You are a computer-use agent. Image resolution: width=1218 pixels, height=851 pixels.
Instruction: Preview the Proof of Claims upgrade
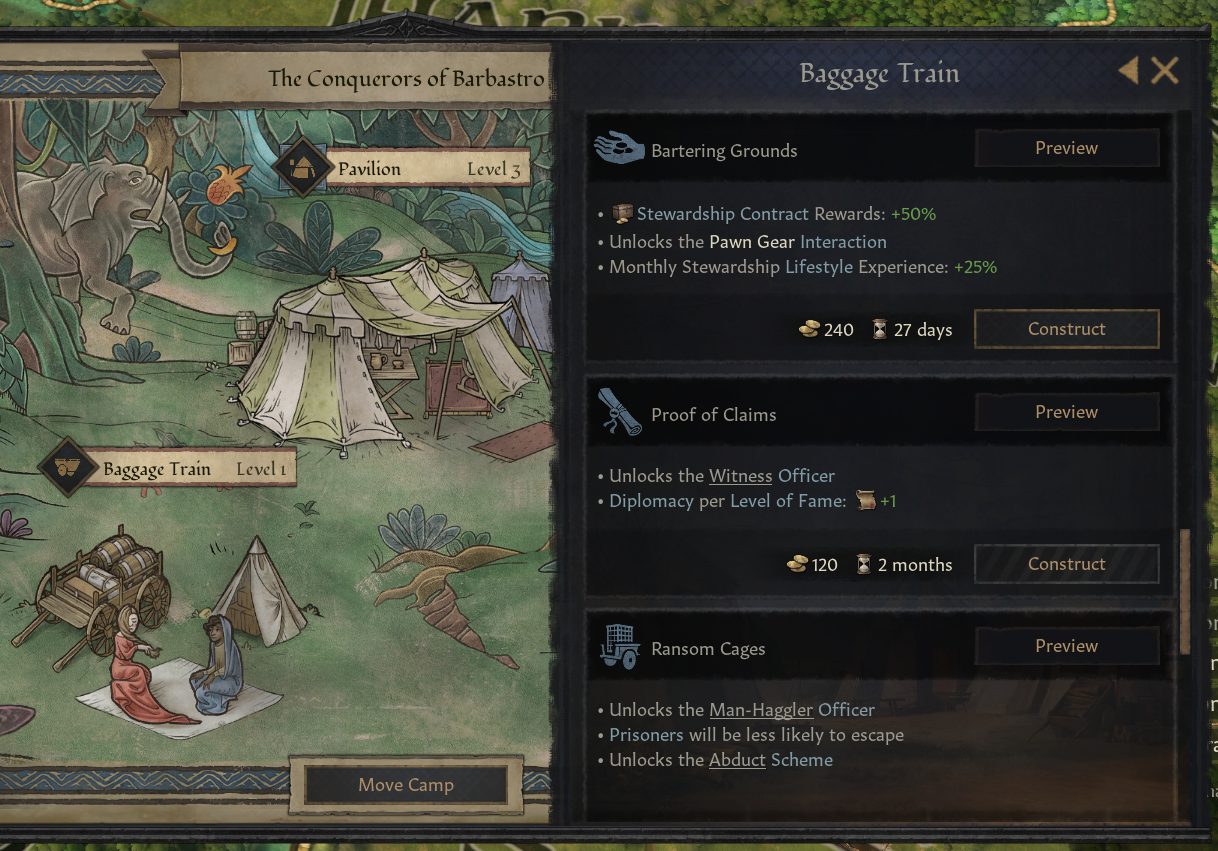(1066, 412)
